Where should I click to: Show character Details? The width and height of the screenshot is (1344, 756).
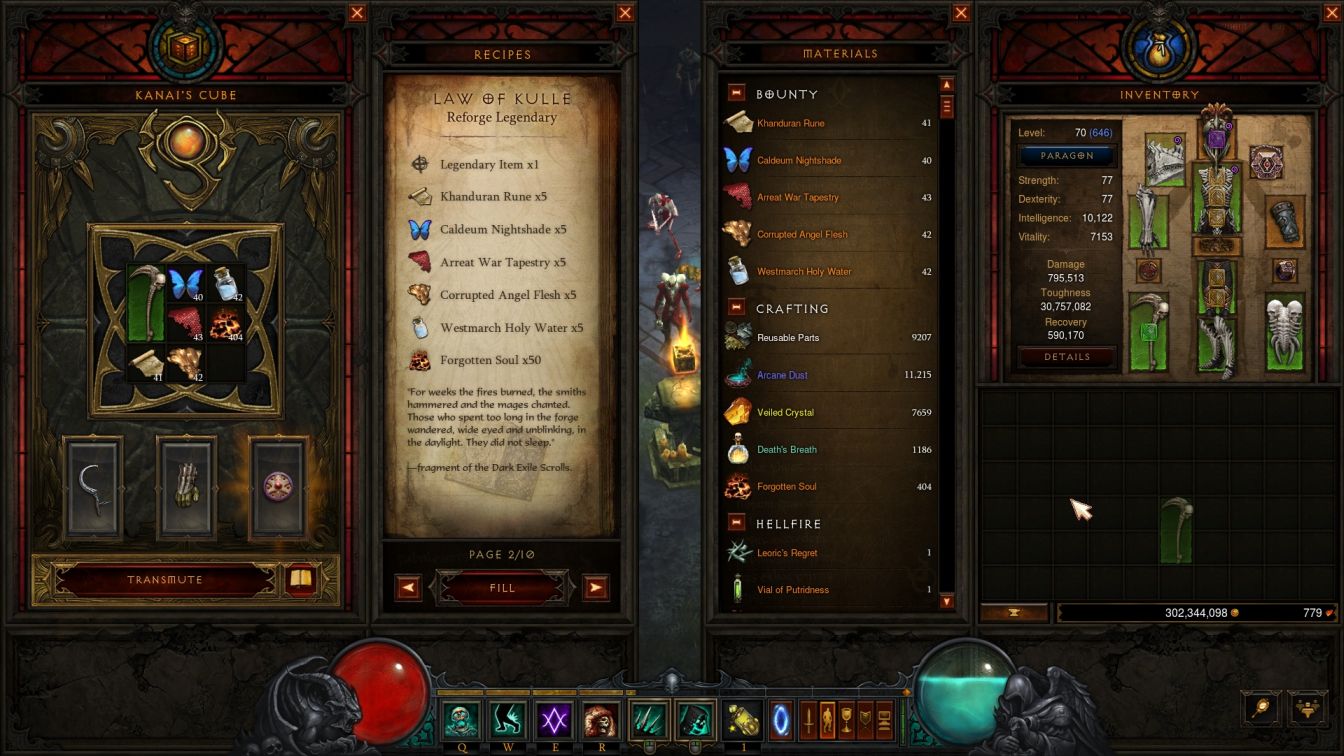coord(1067,357)
